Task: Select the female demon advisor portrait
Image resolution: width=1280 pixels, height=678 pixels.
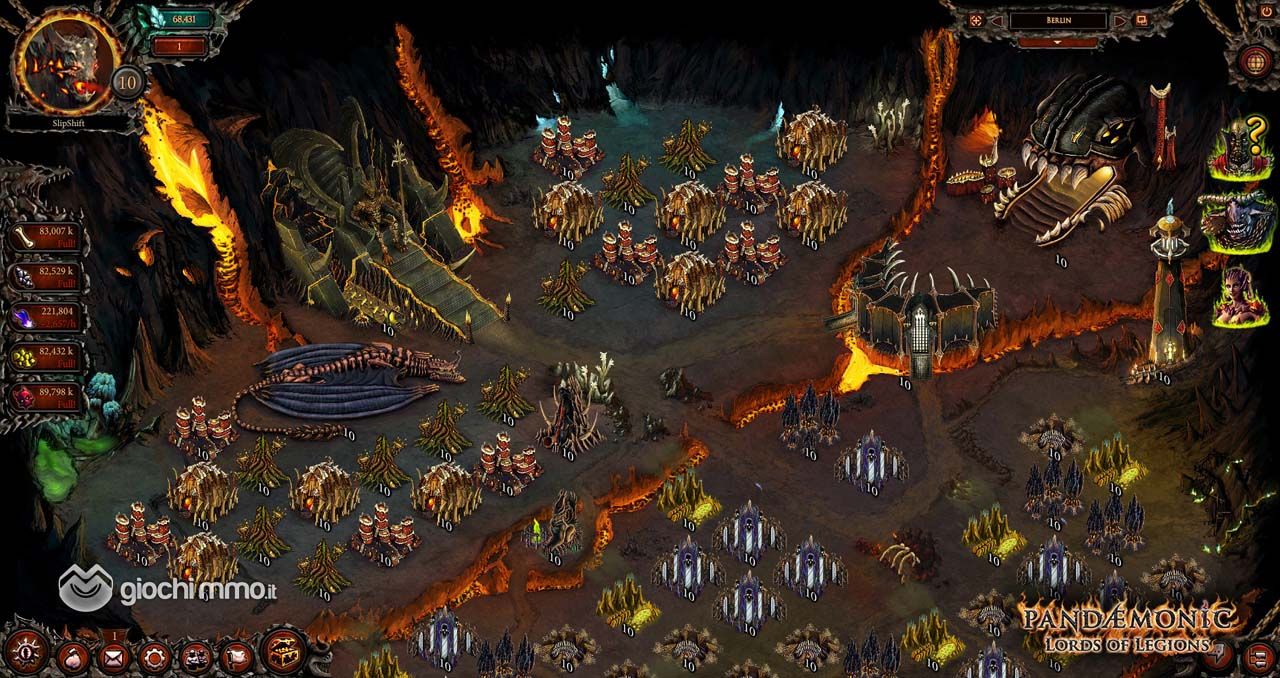Action: pos(1240,295)
